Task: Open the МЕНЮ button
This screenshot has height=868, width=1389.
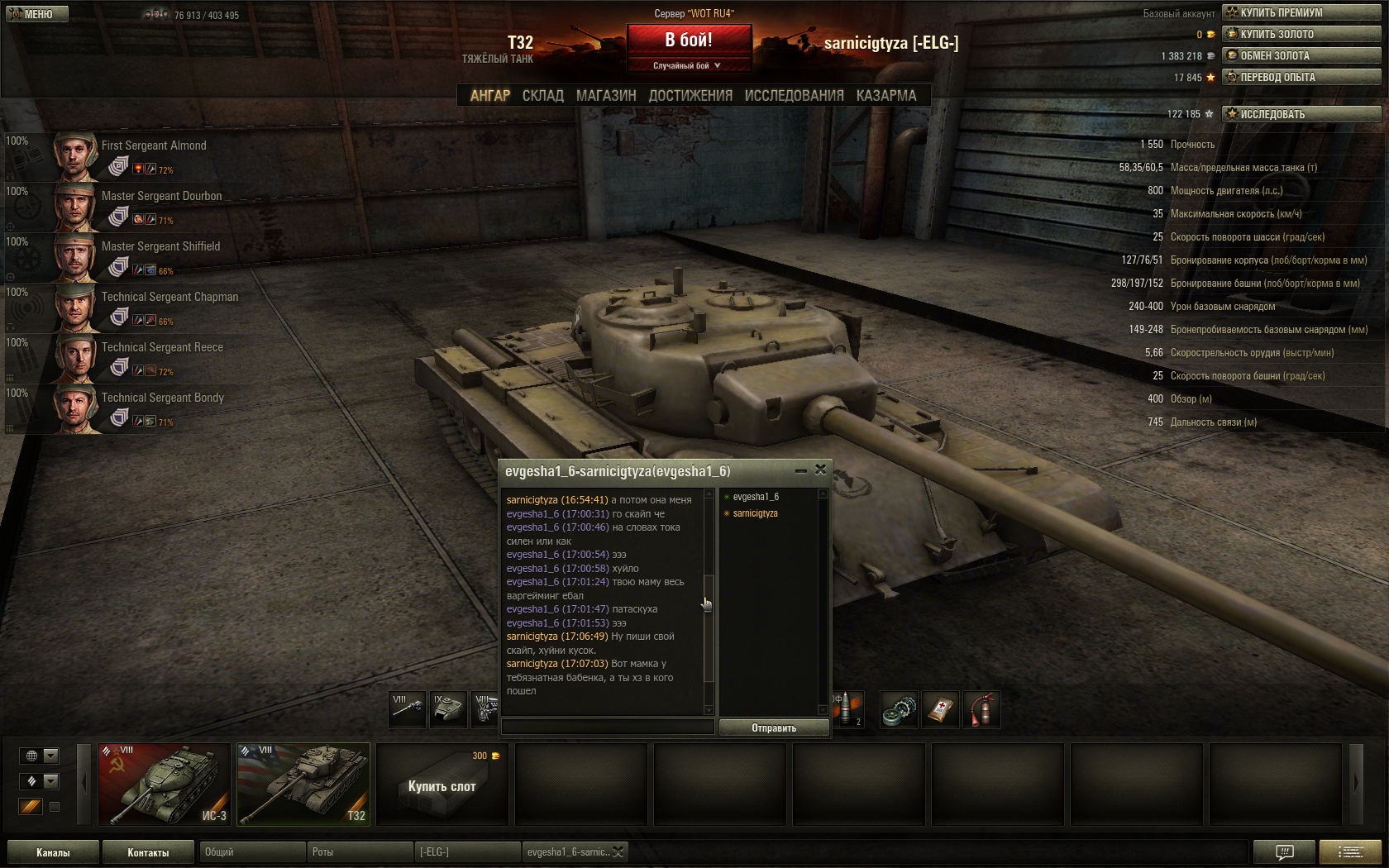Action: 37,14
